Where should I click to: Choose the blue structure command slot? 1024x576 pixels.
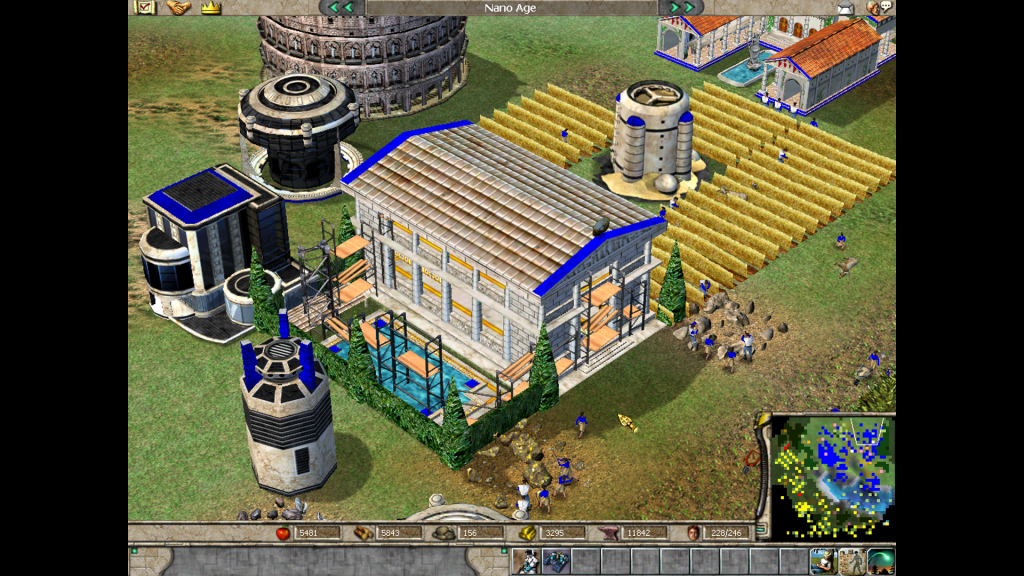coord(555,561)
